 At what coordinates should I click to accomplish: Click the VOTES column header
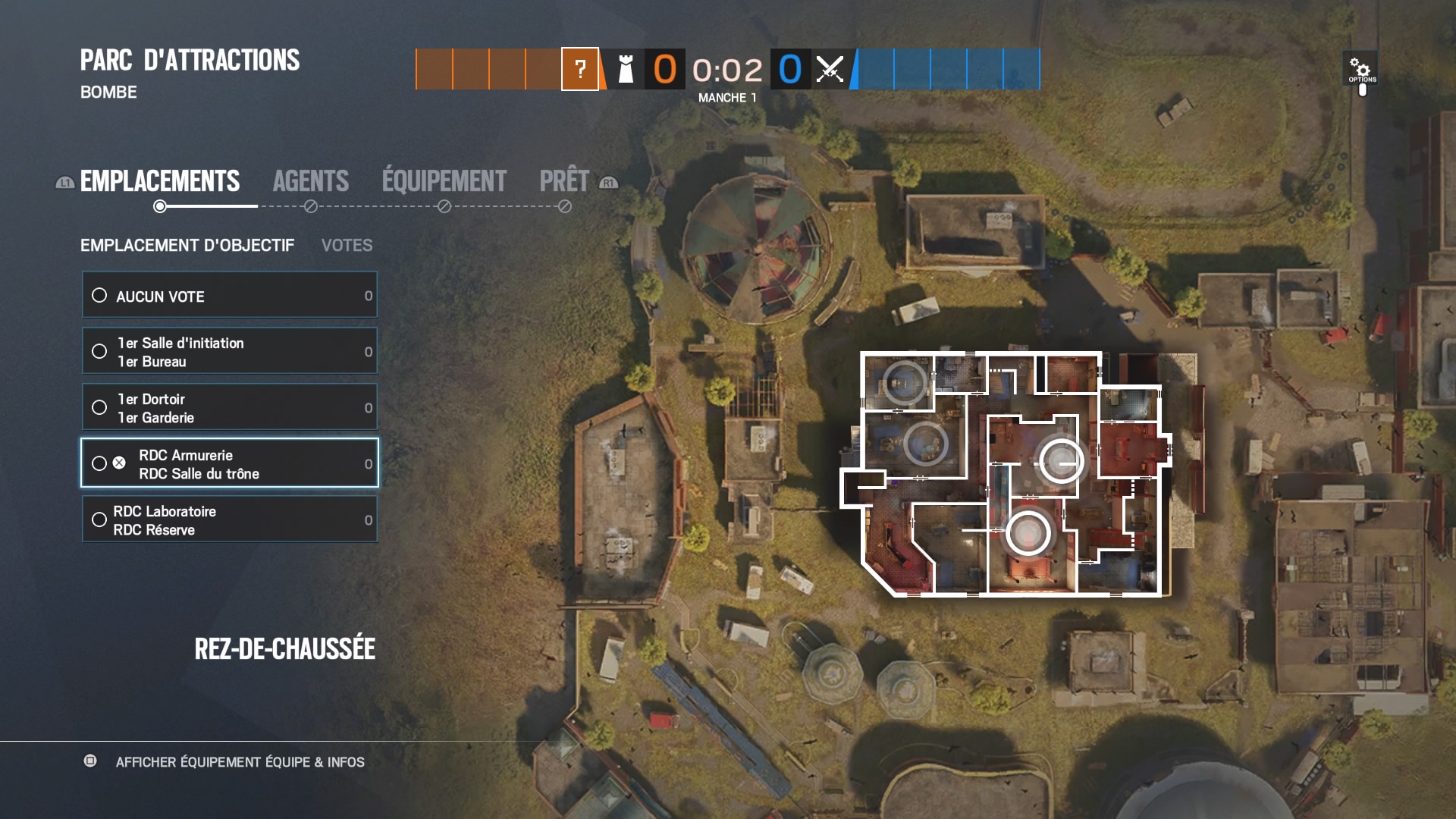347,245
